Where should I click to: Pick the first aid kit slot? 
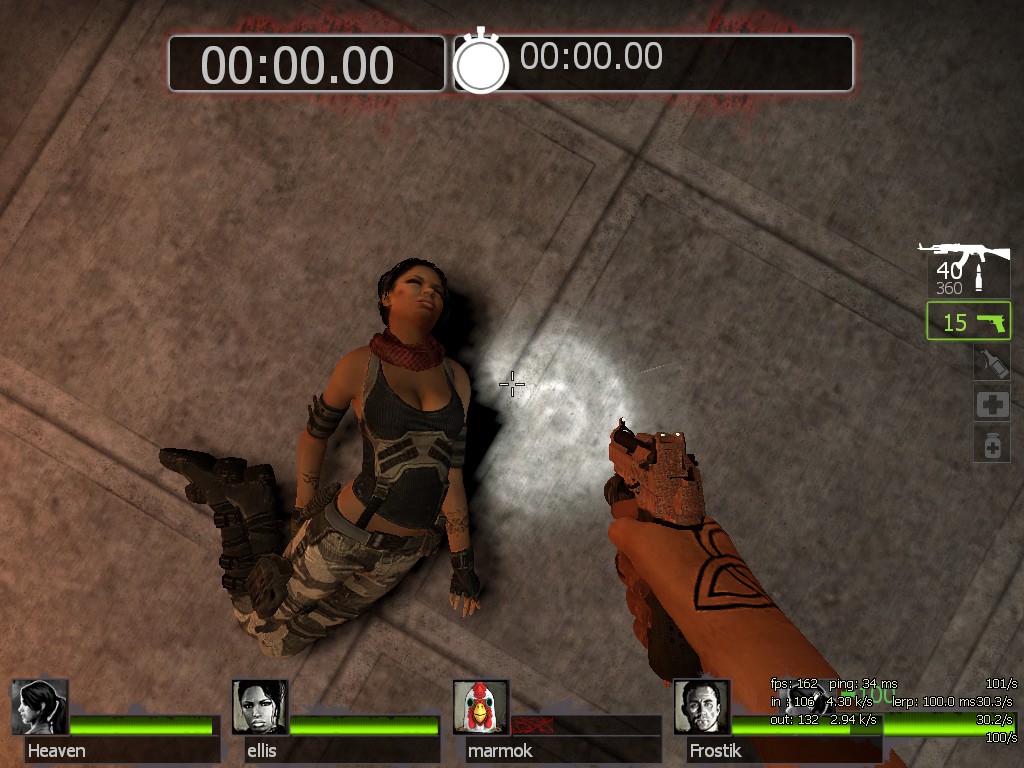coord(992,403)
